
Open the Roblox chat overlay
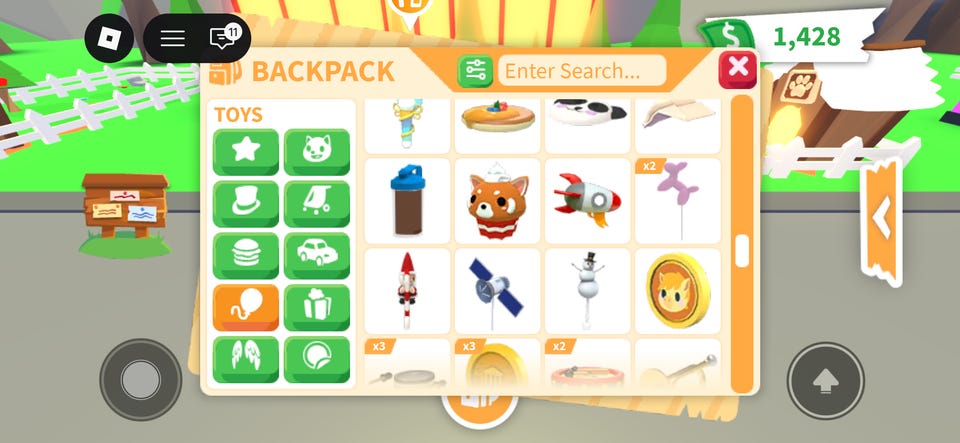222,39
